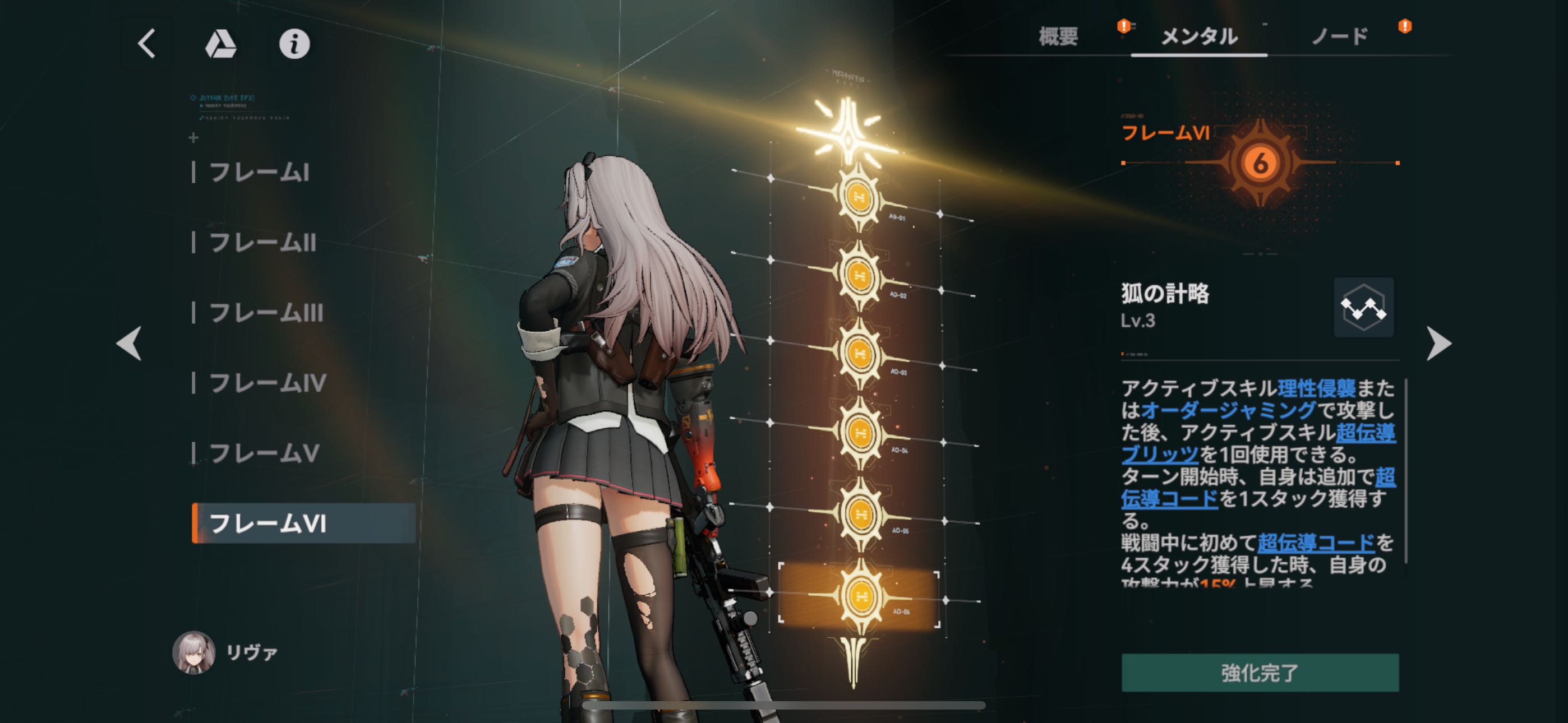Open the 理性侵襲 skill link

coord(1316,388)
